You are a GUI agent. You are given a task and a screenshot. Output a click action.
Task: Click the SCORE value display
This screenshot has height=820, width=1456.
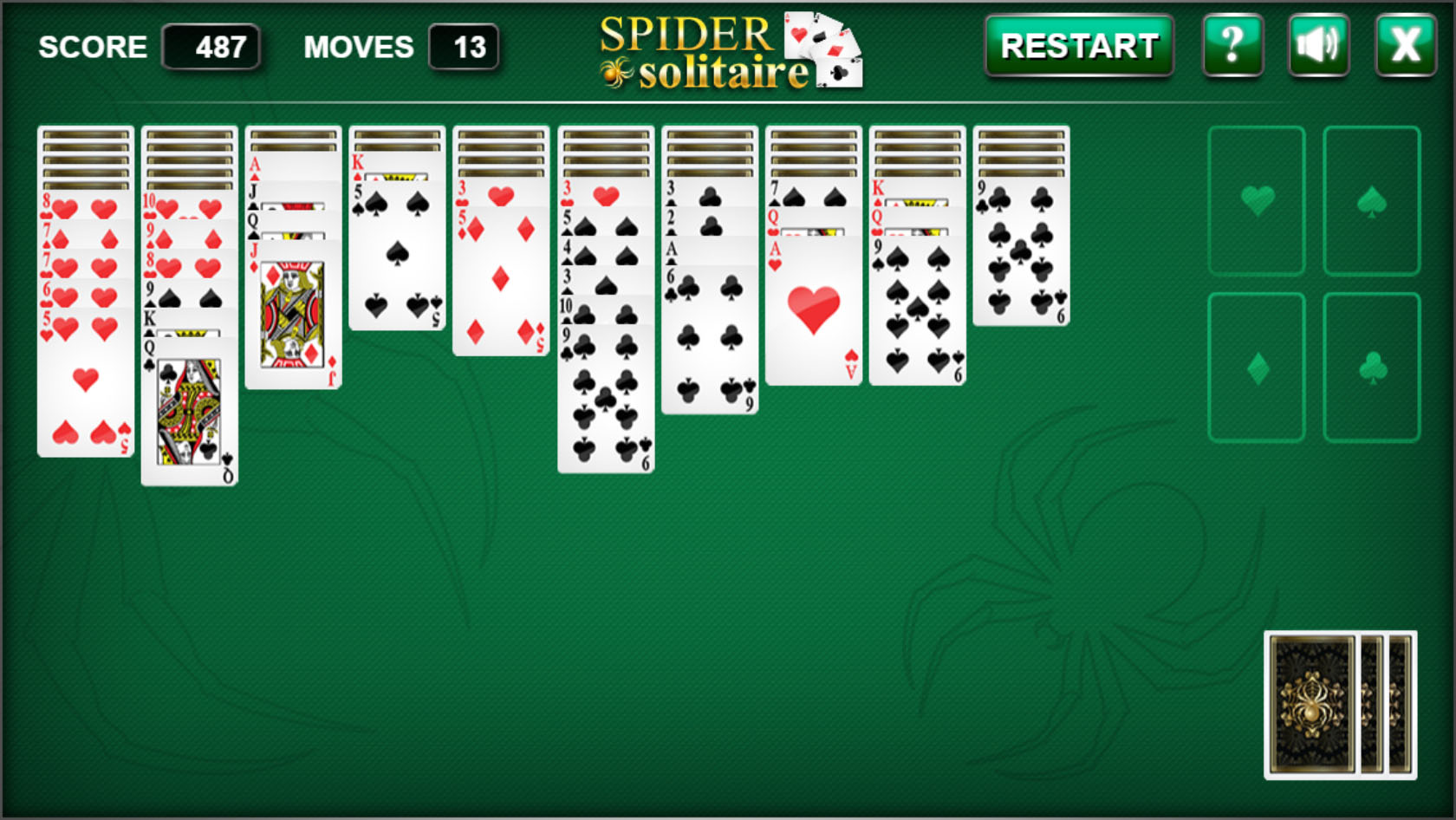[x=212, y=47]
